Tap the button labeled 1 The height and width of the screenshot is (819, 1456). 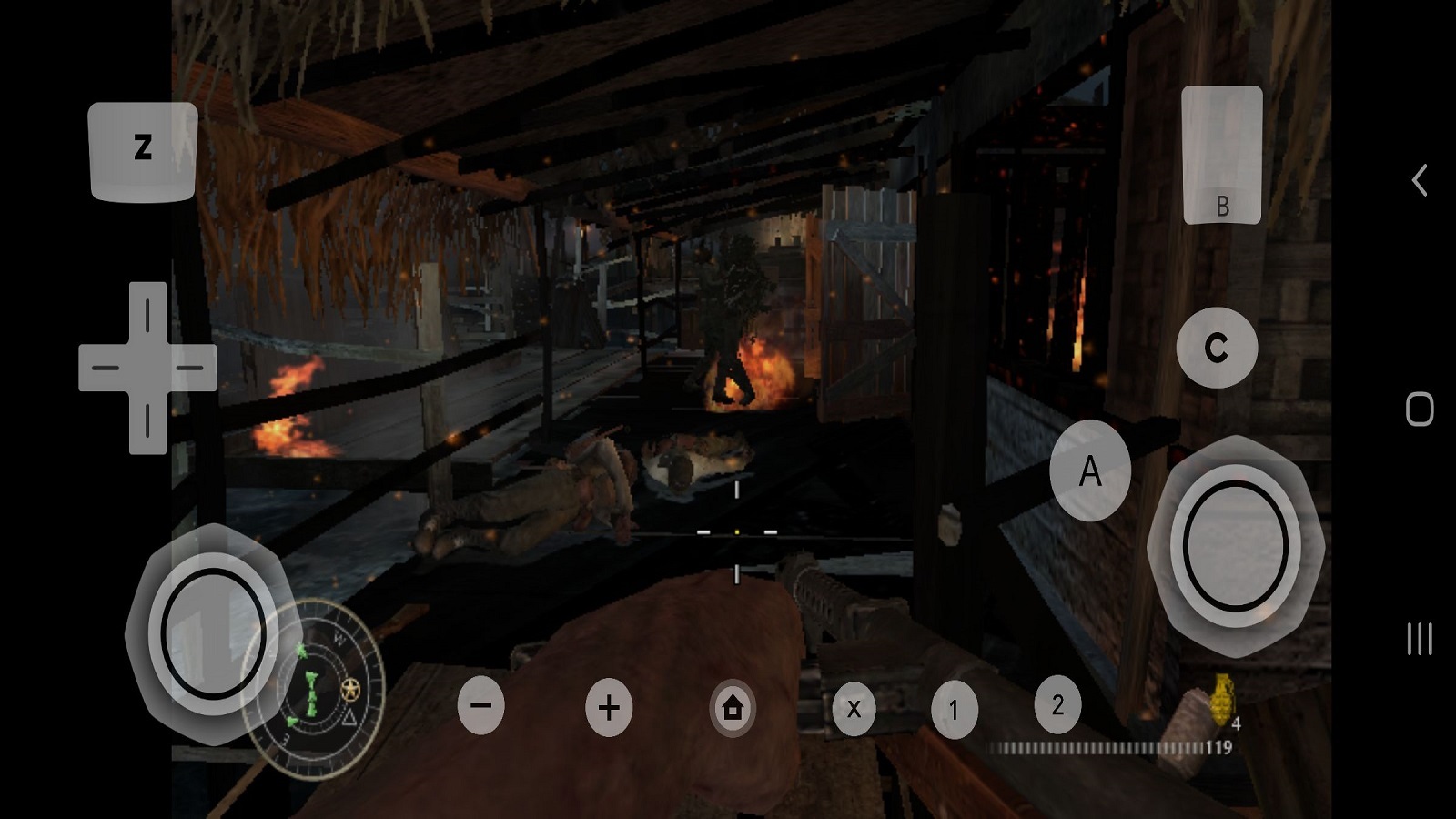click(x=954, y=710)
